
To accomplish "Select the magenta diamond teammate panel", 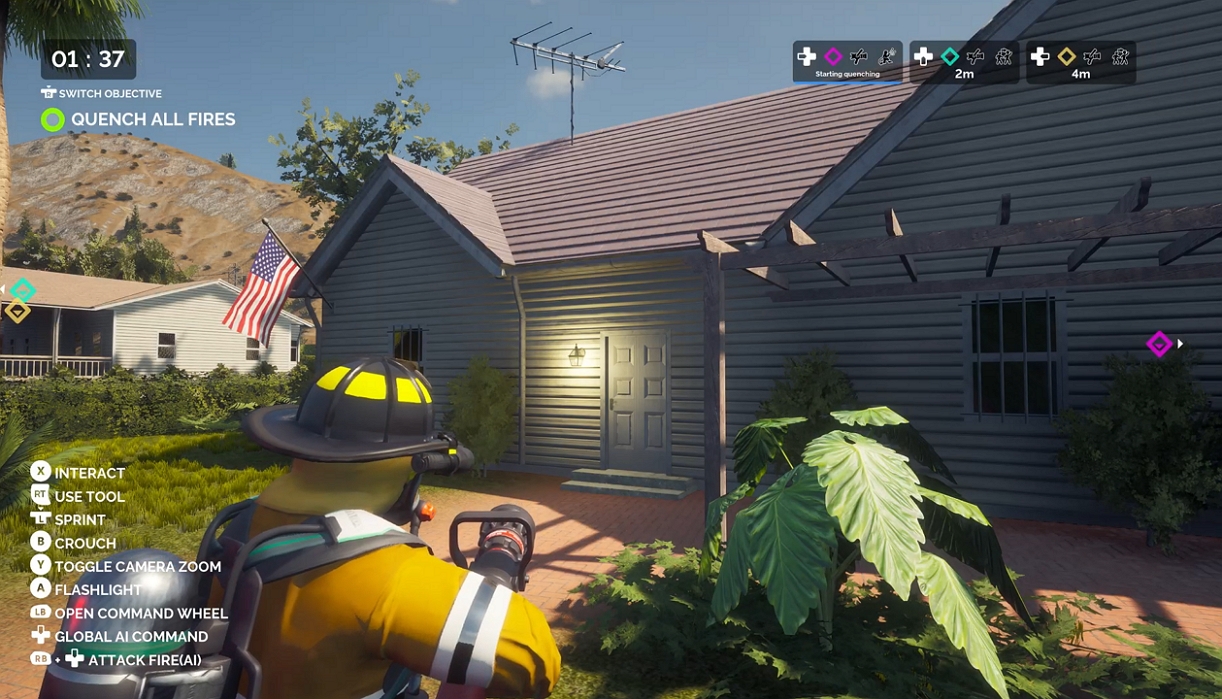I will point(847,62).
